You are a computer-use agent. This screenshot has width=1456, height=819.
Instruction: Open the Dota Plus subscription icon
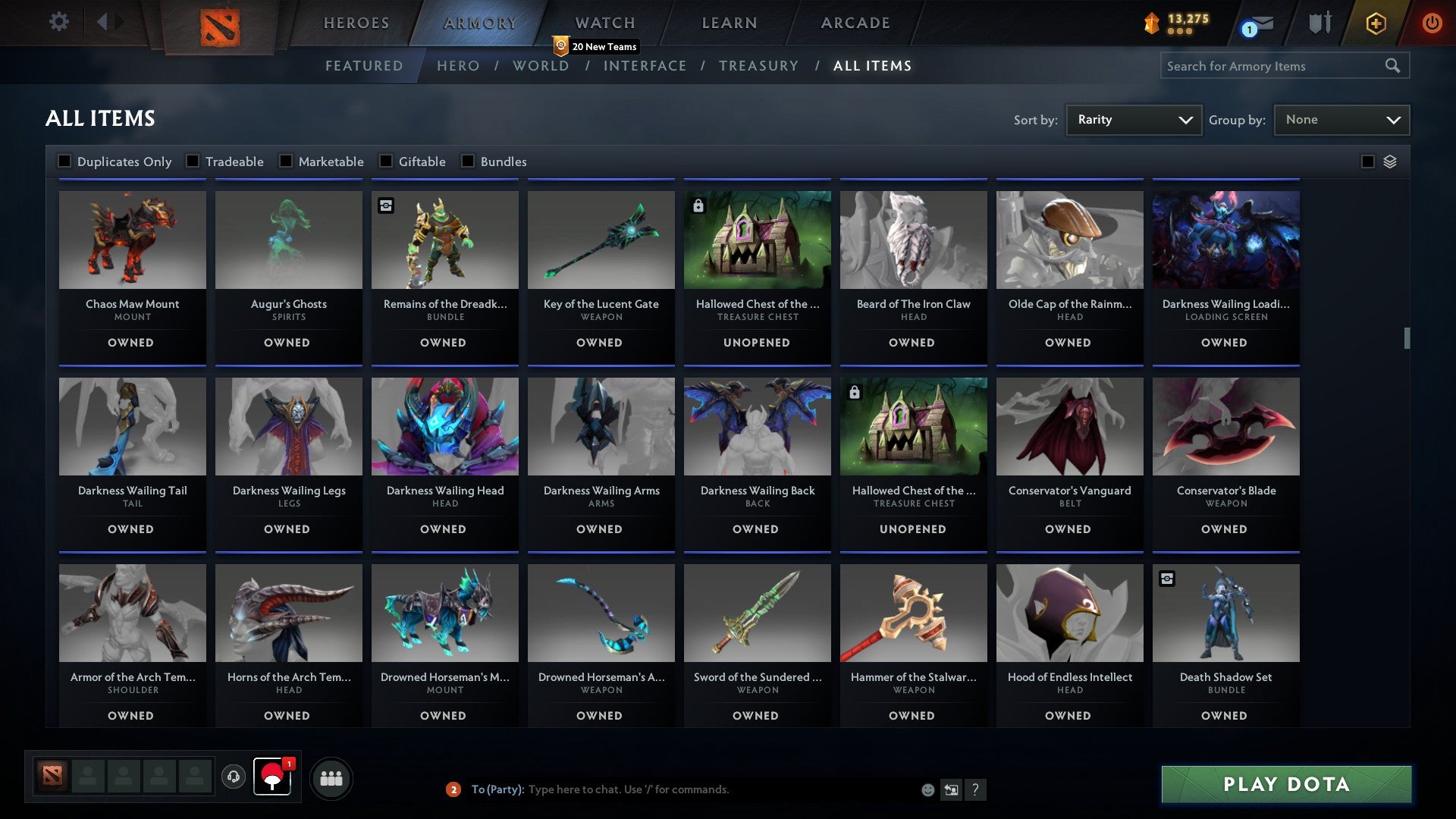1375,23
